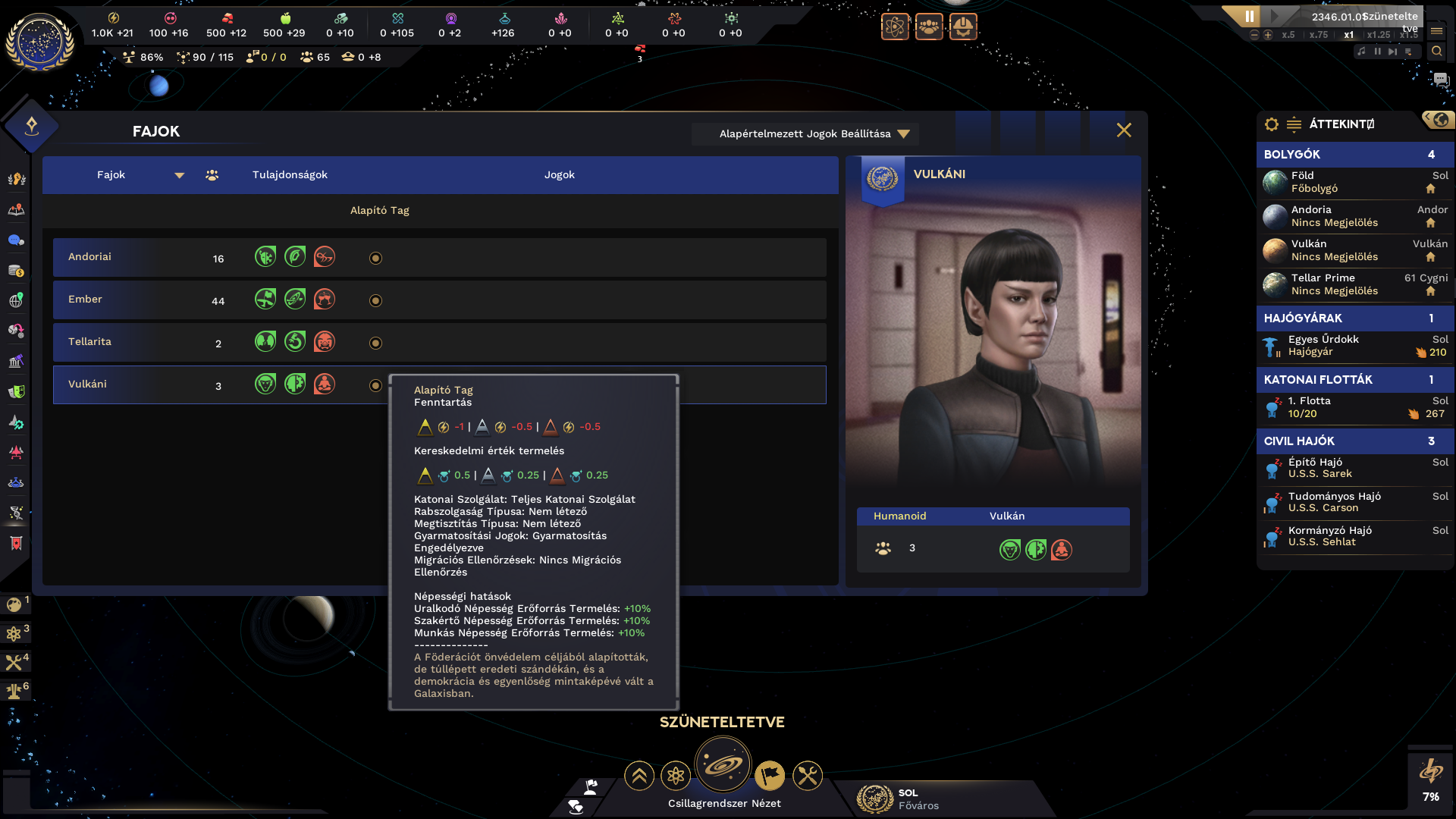Open the search magnifier icon
1456x819 pixels.
(1436, 52)
